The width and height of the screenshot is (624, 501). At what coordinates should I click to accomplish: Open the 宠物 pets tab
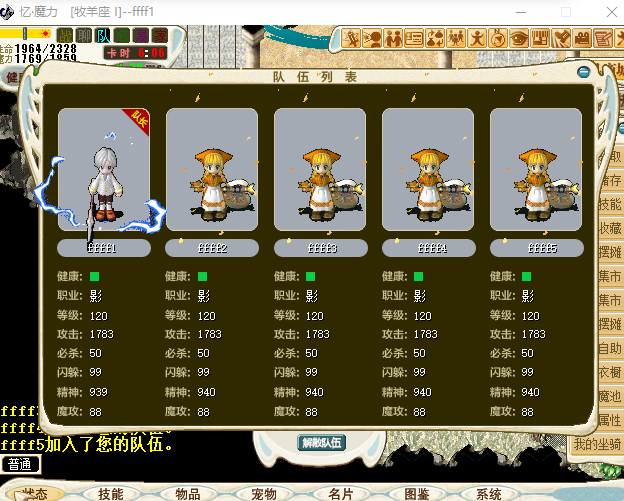pyautogui.click(x=264, y=493)
